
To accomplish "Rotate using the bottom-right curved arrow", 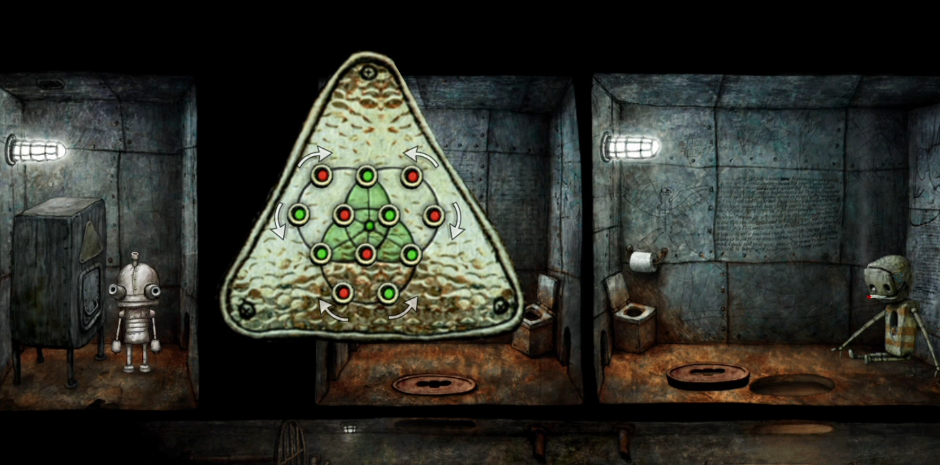I will pyautogui.click(x=404, y=309).
